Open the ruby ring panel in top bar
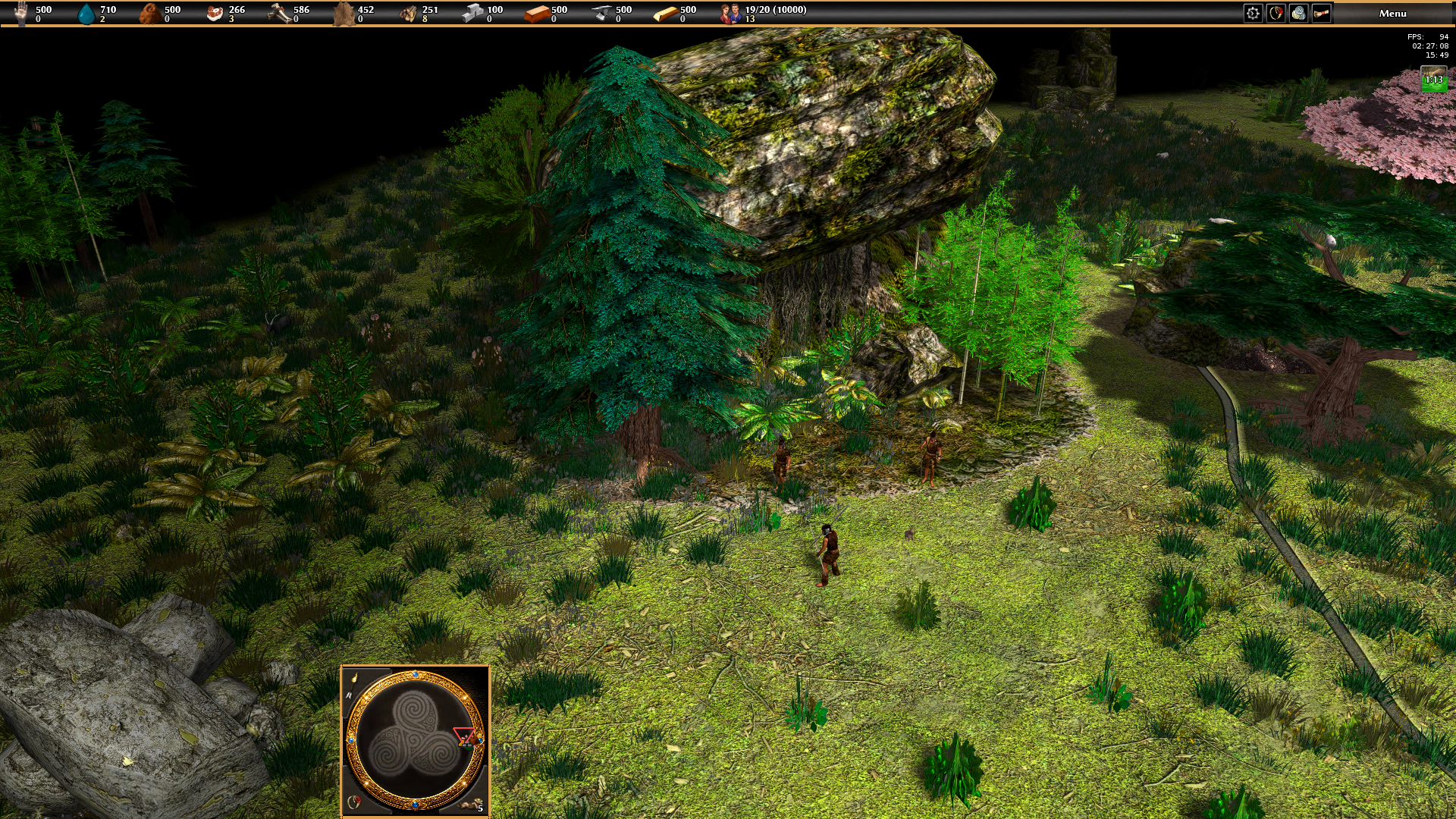1456x819 pixels. click(1276, 14)
